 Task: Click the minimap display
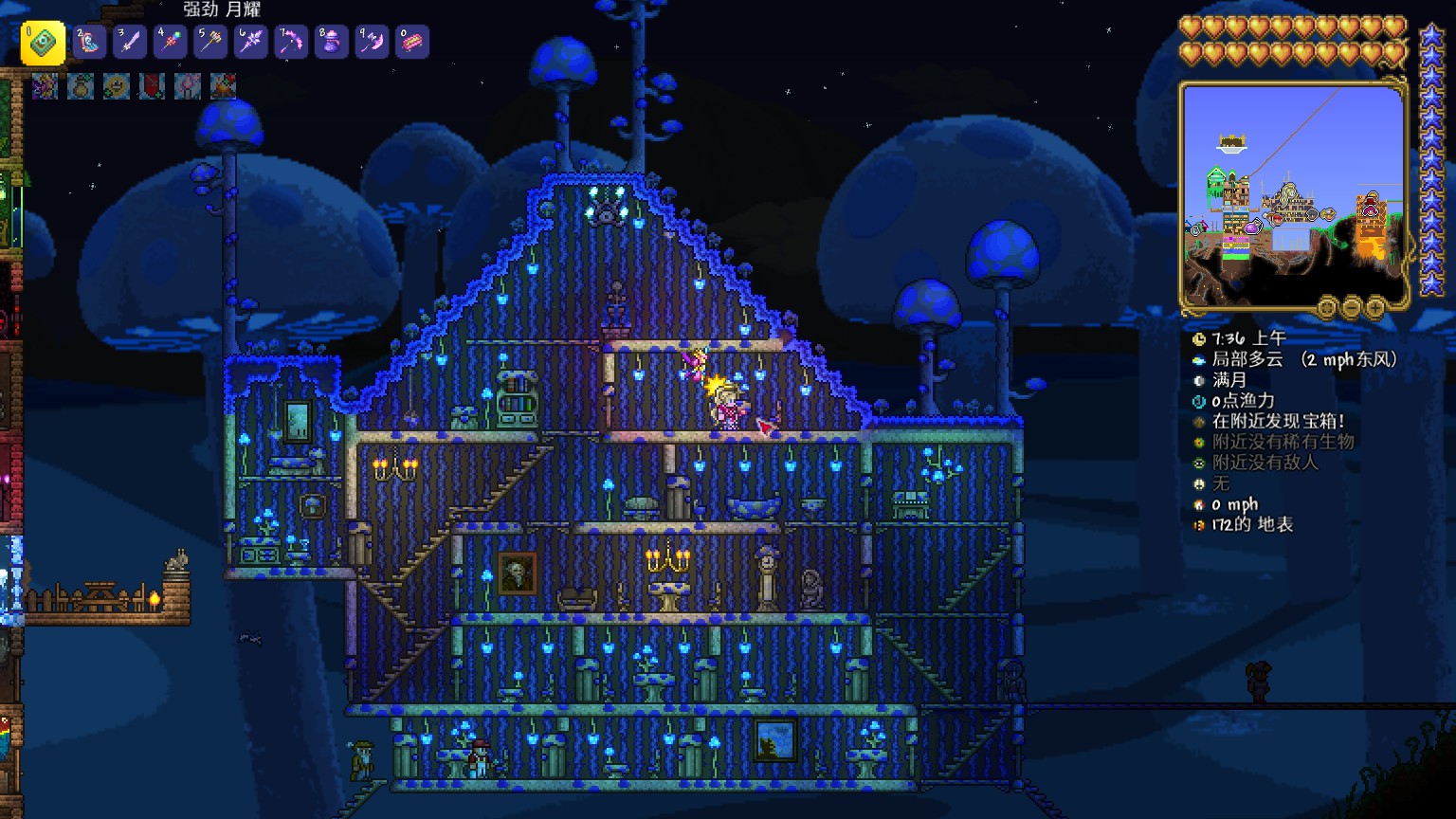(1293, 194)
